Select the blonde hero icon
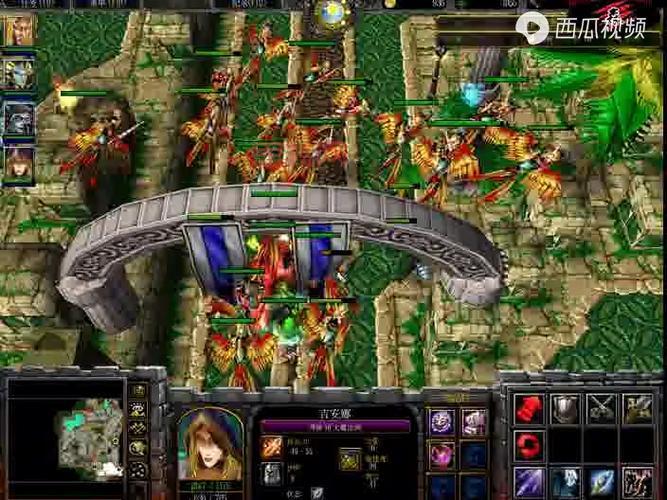Viewport: 667px width, 500px height. click(18, 31)
